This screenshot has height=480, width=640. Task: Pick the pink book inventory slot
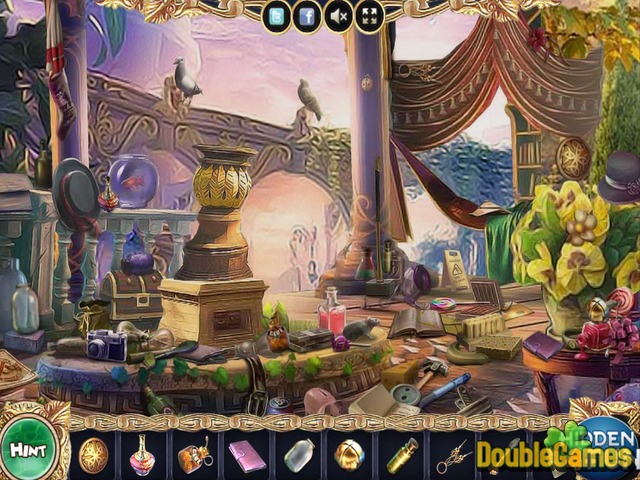[246, 455]
